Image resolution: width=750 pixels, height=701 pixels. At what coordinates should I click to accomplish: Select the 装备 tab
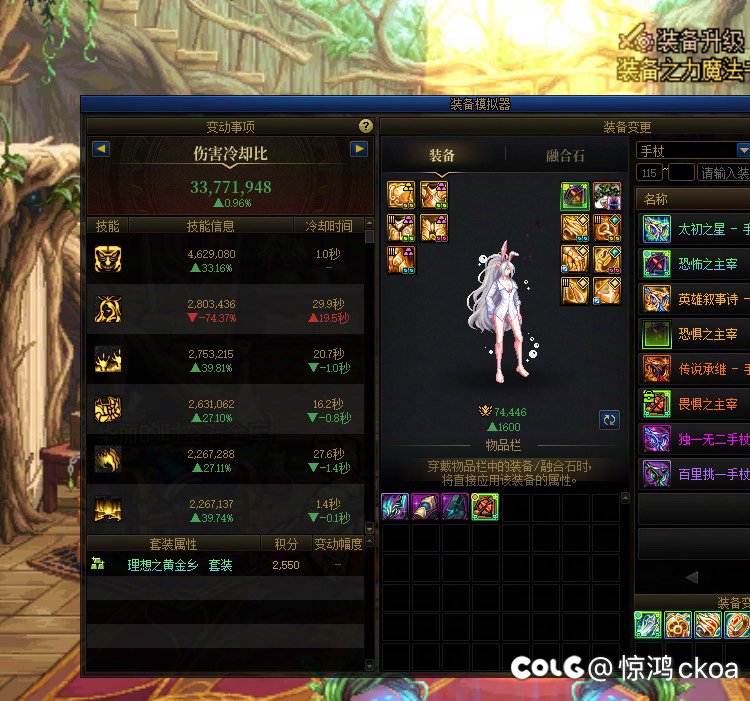click(x=442, y=156)
